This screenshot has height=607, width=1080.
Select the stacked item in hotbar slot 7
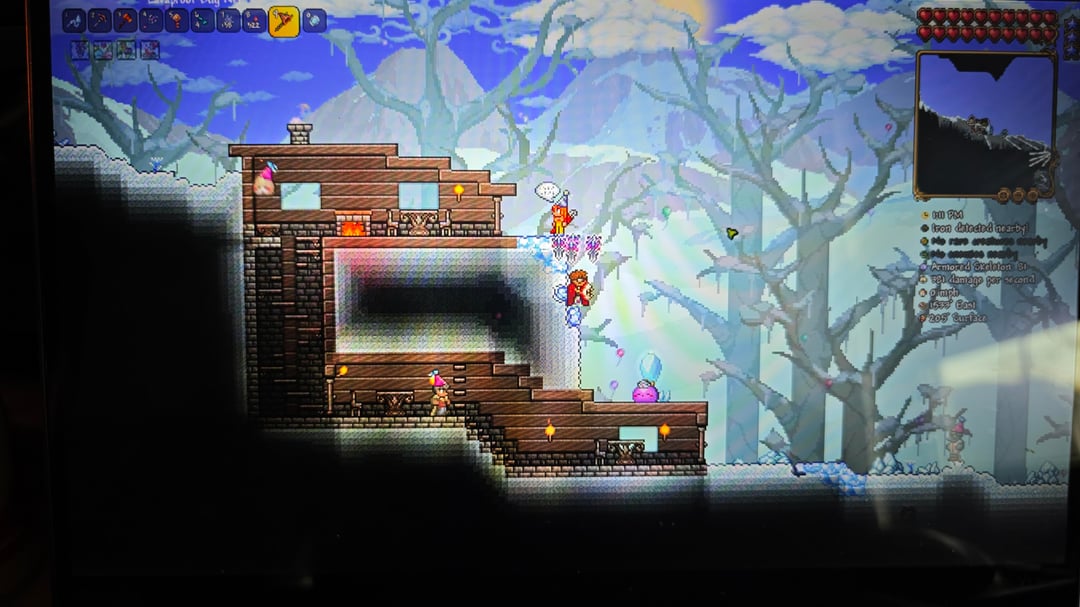pyautogui.click(x=229, y=20)
